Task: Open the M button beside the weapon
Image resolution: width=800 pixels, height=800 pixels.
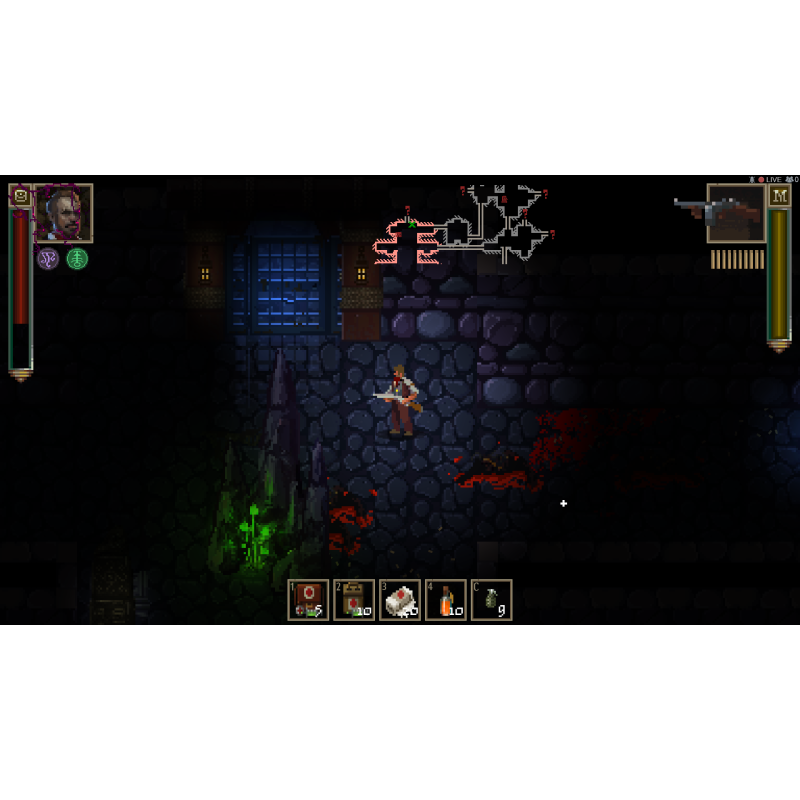Action: coord(779,195)
